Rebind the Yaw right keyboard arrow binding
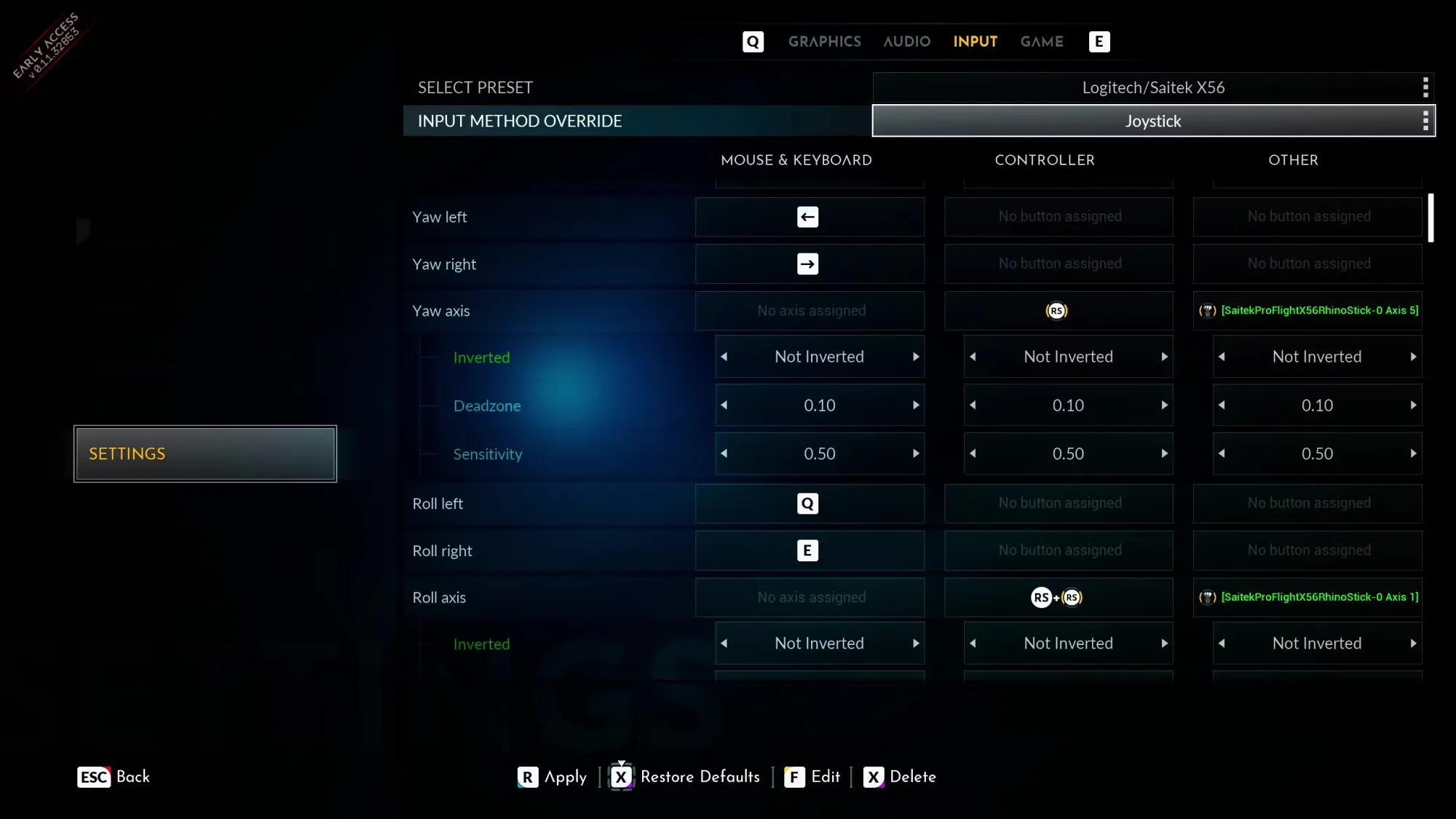This screenshot has width=1456, height=819. pyautogui.click(x=809, y=264)
